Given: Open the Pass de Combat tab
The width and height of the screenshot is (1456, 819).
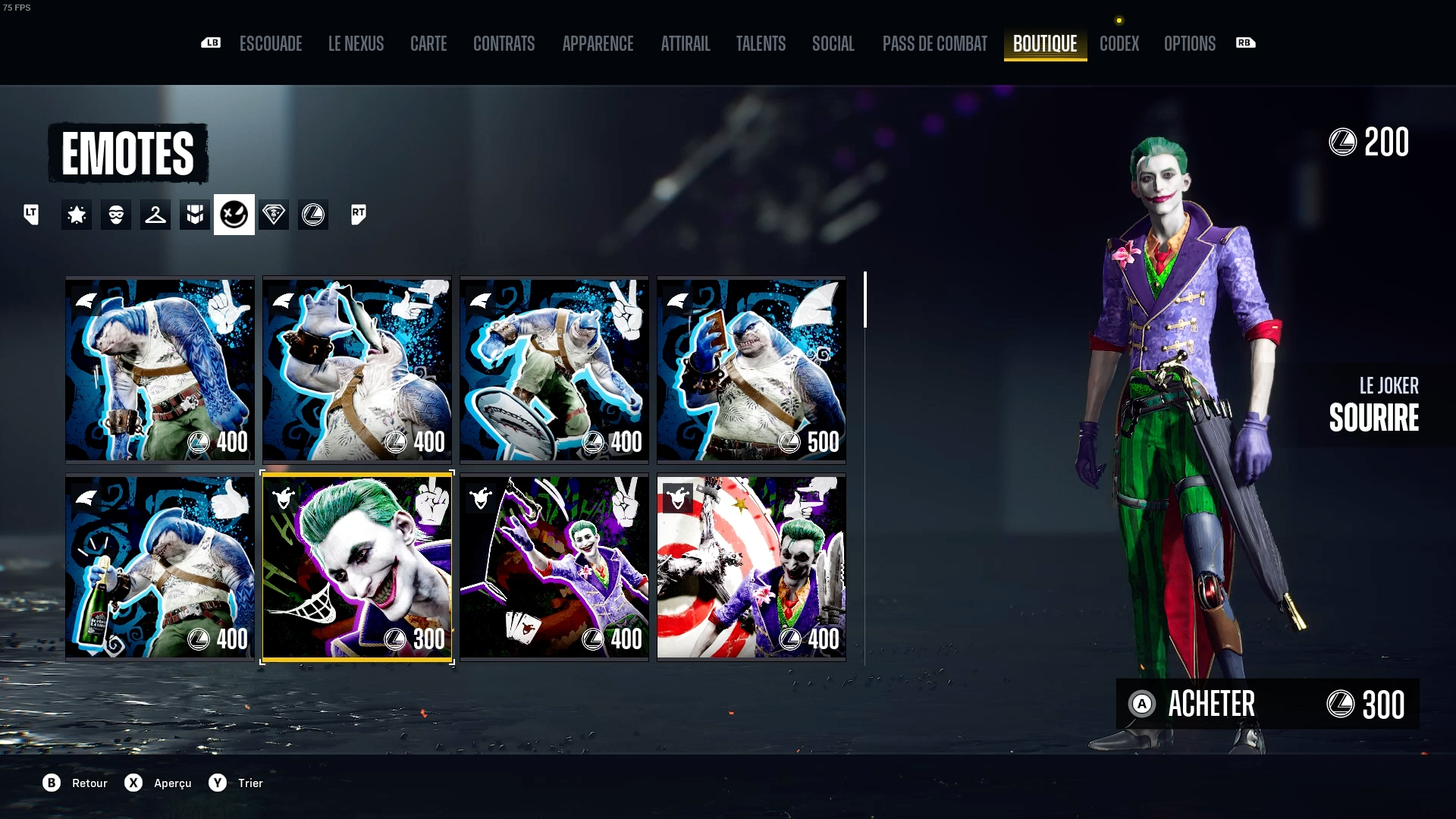Looking at the screenshot, I should click(934, 44).
